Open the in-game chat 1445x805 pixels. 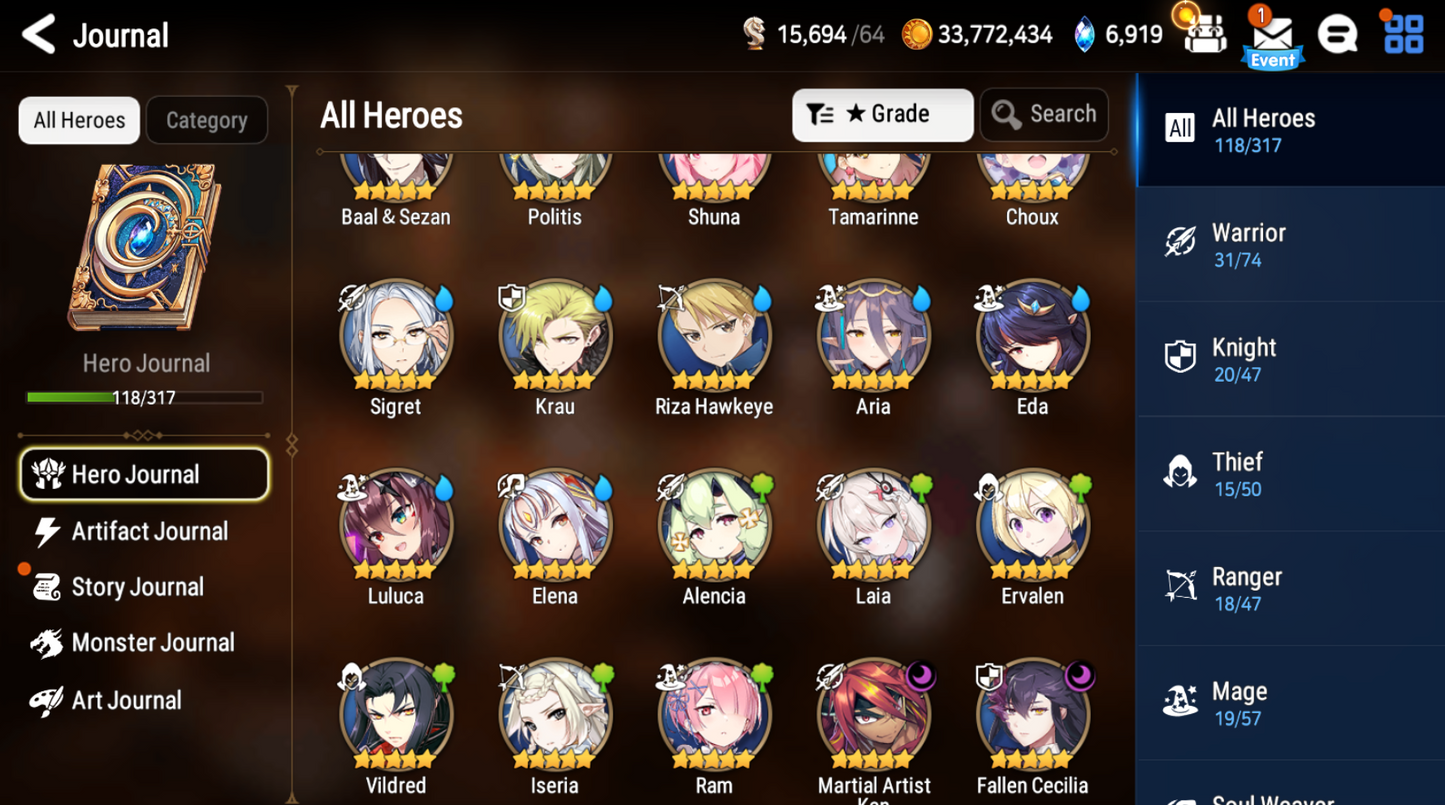tap(1338, 33)
